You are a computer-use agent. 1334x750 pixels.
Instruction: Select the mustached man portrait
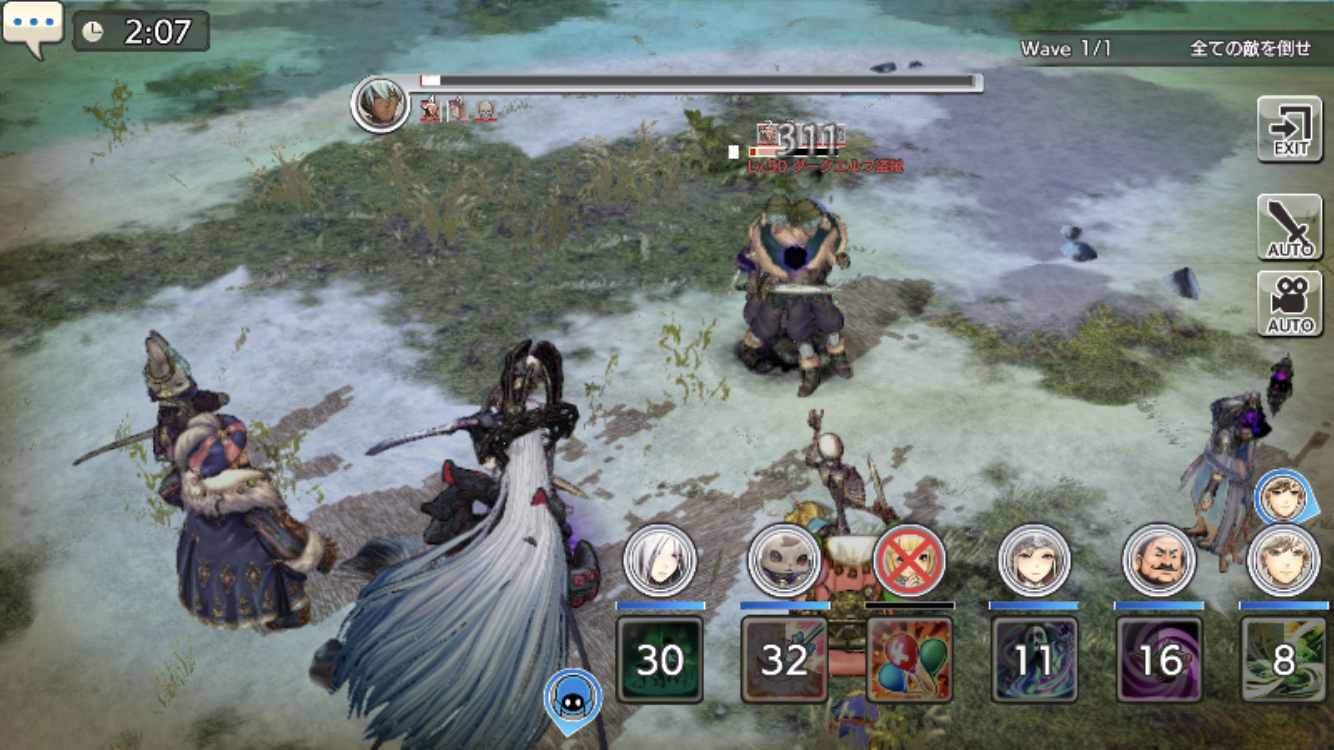click(1159, 560)
